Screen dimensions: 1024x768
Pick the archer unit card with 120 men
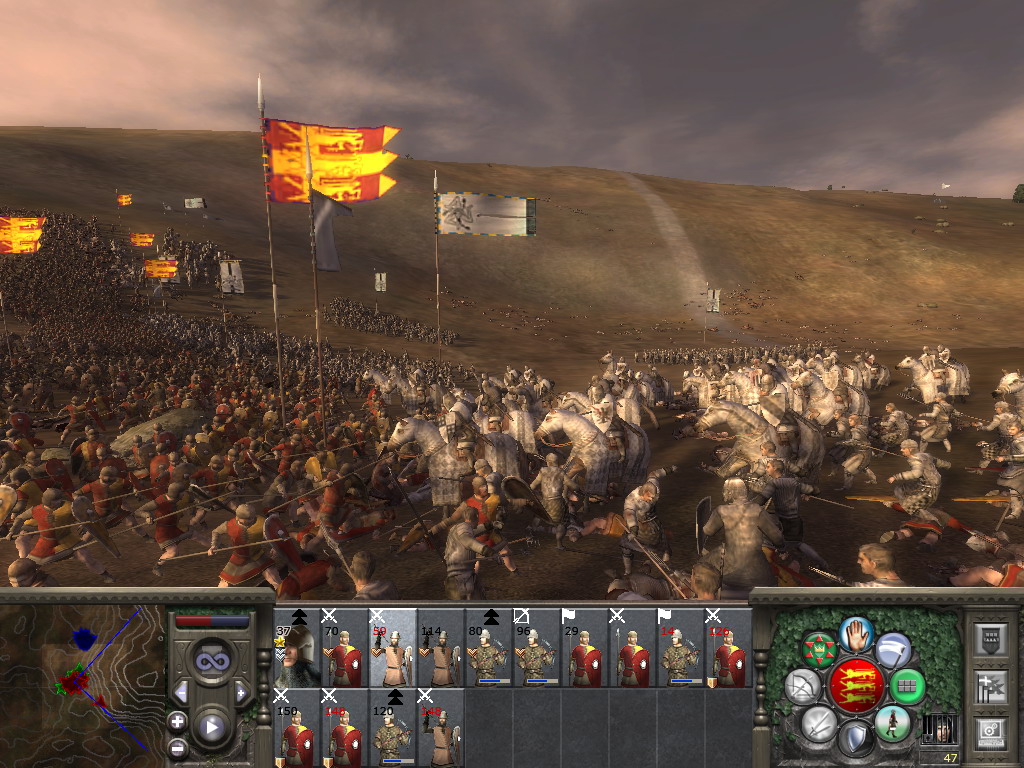click(393, 728)
